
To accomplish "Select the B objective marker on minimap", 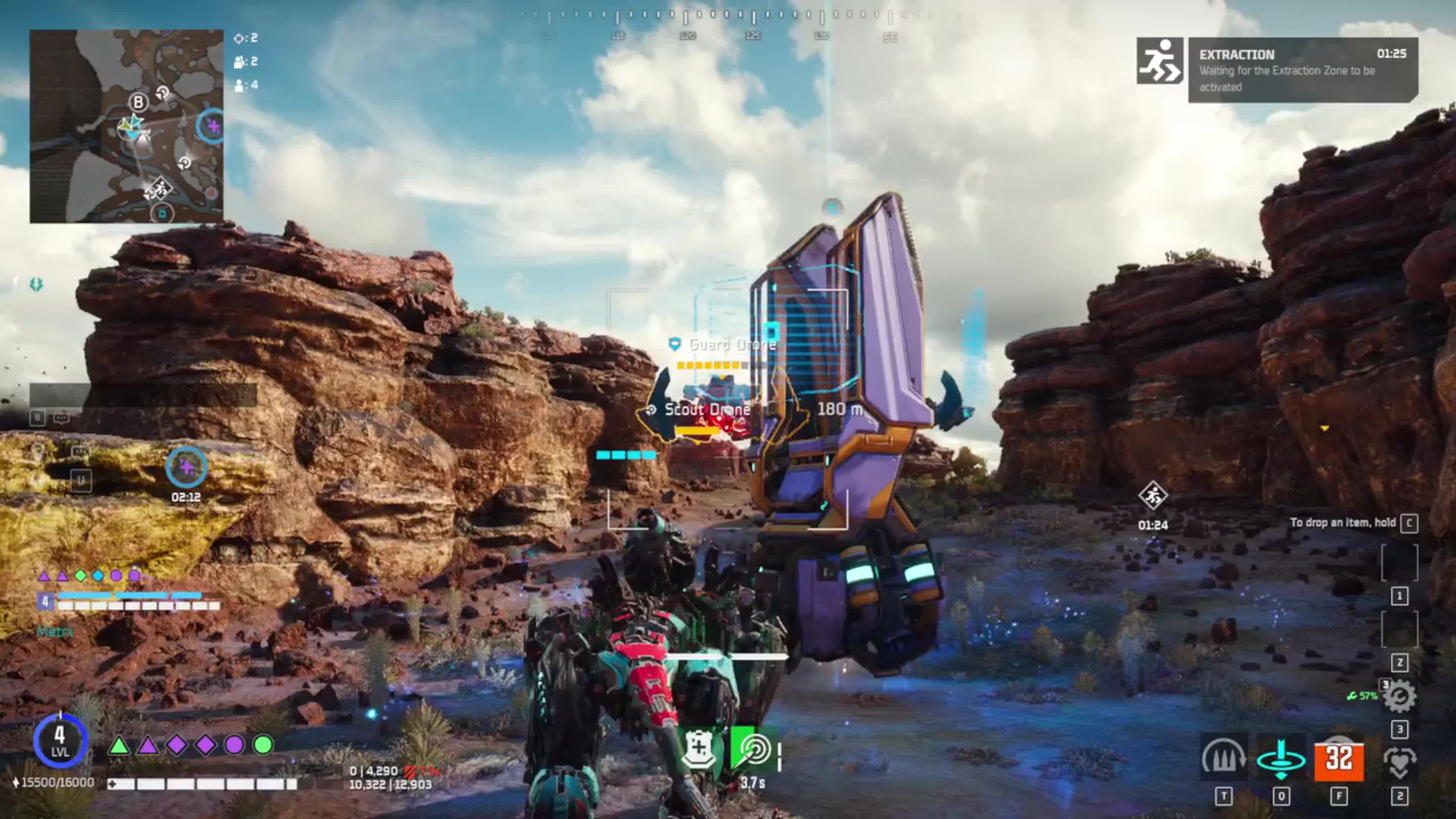I will click(138, 102).
